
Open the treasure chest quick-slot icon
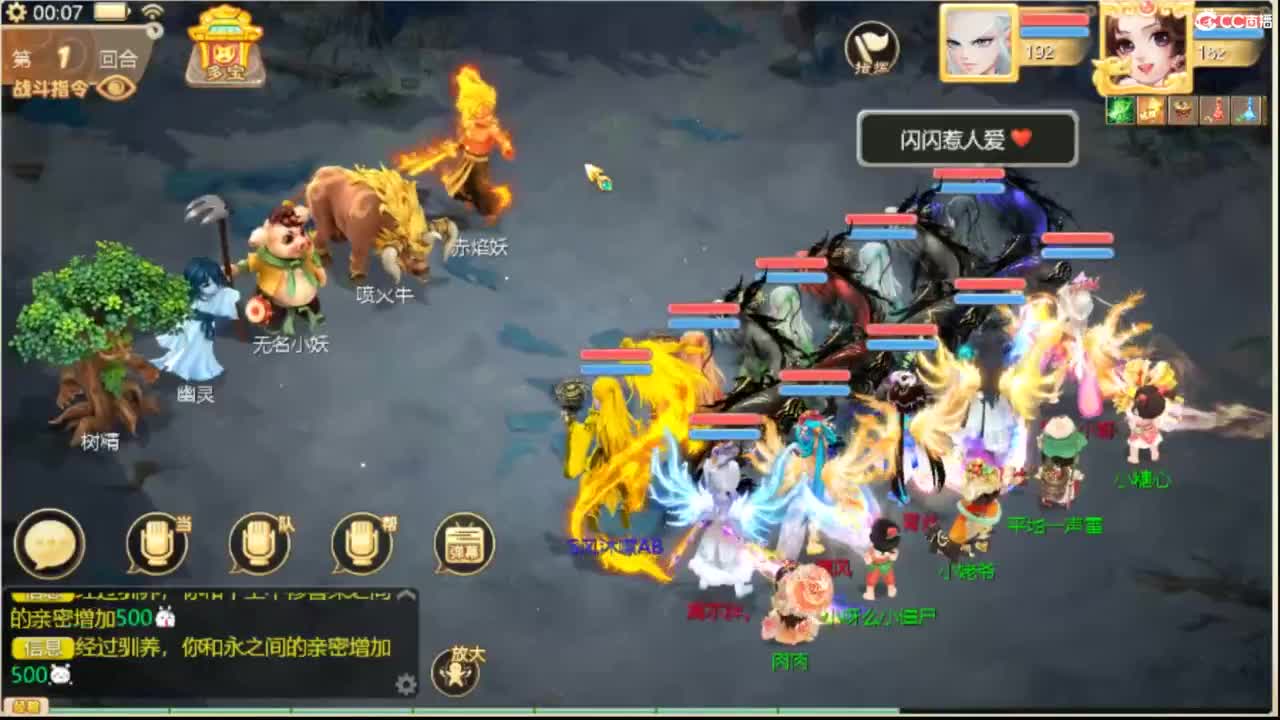coord(1182,110)
